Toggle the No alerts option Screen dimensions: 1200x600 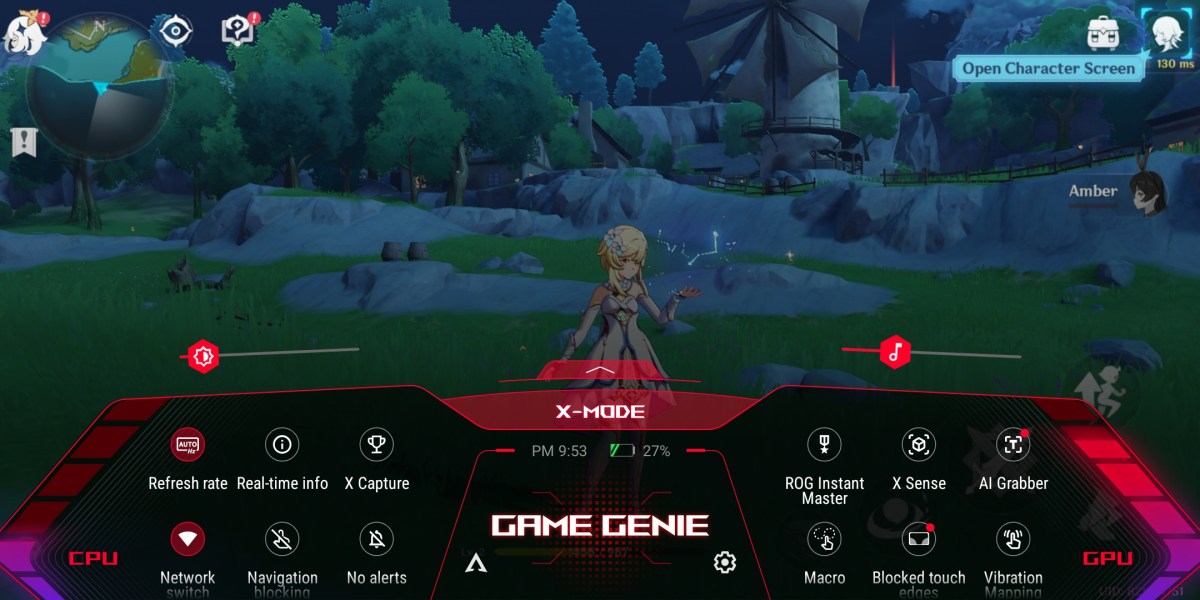pyautogui.click(x=377, y=539)
